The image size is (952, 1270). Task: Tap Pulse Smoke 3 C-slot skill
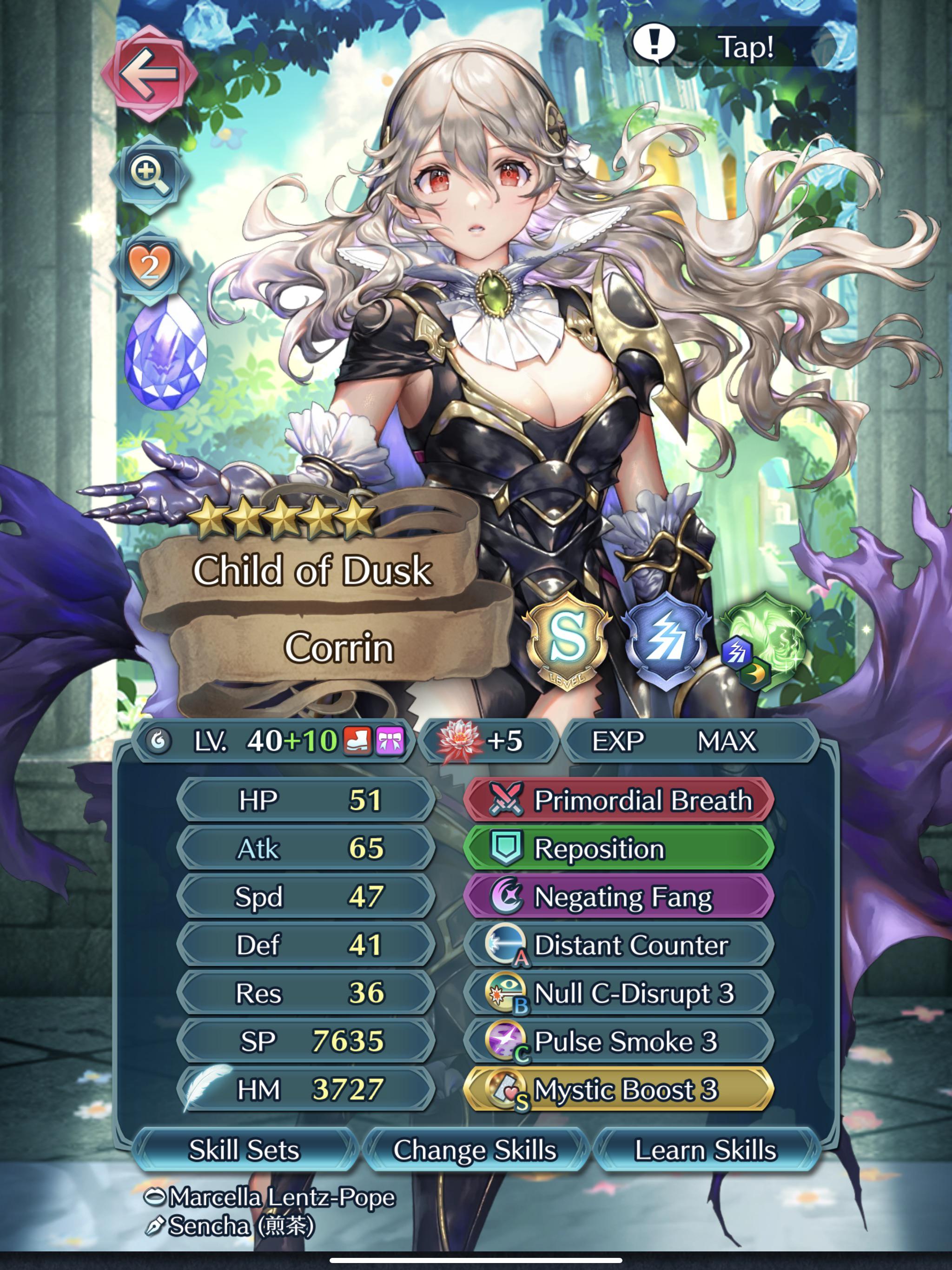coord(620,1040)
